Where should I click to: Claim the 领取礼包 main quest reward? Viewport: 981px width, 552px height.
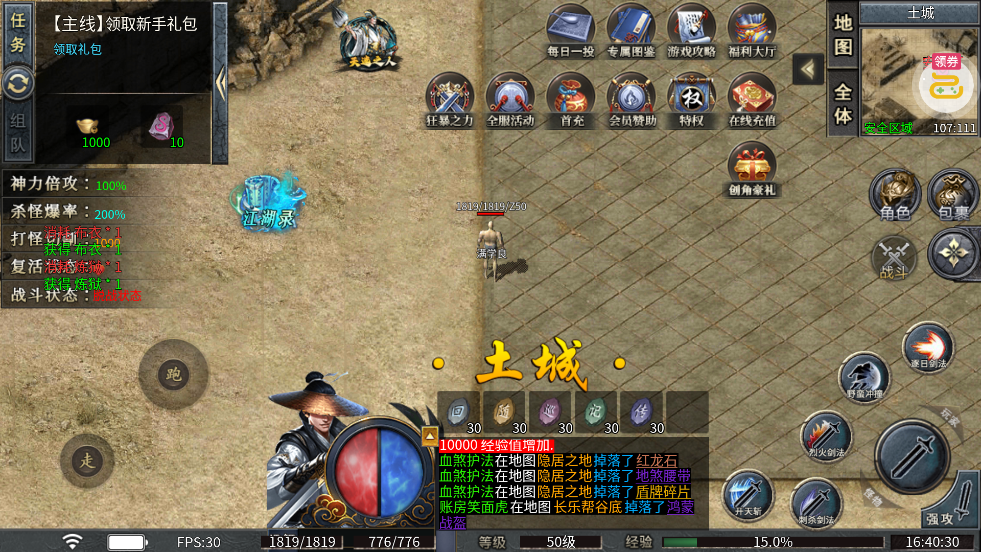click(x=77, y=49)
